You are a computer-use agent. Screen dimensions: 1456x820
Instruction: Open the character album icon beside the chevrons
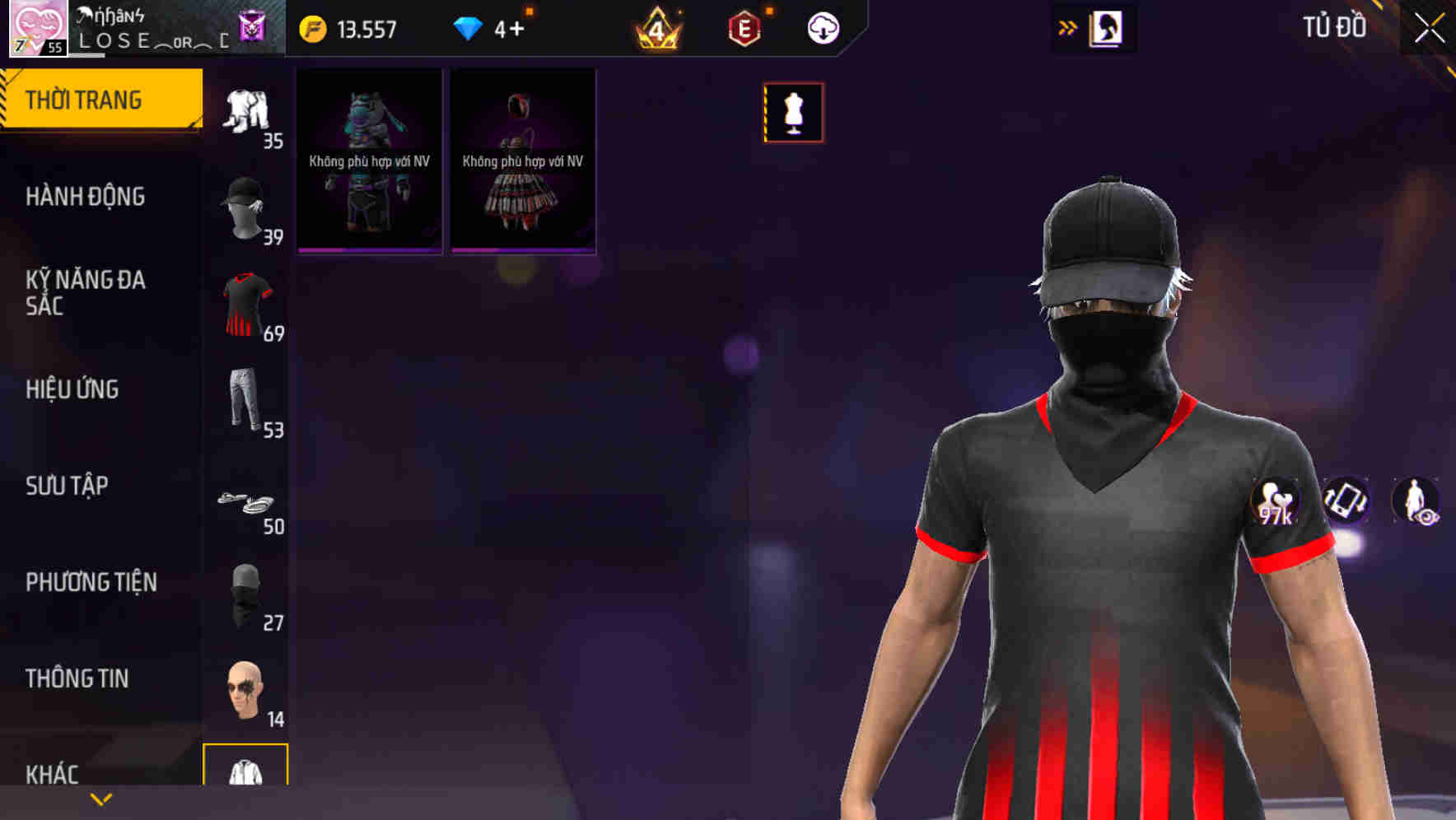tap(1107, 27)
